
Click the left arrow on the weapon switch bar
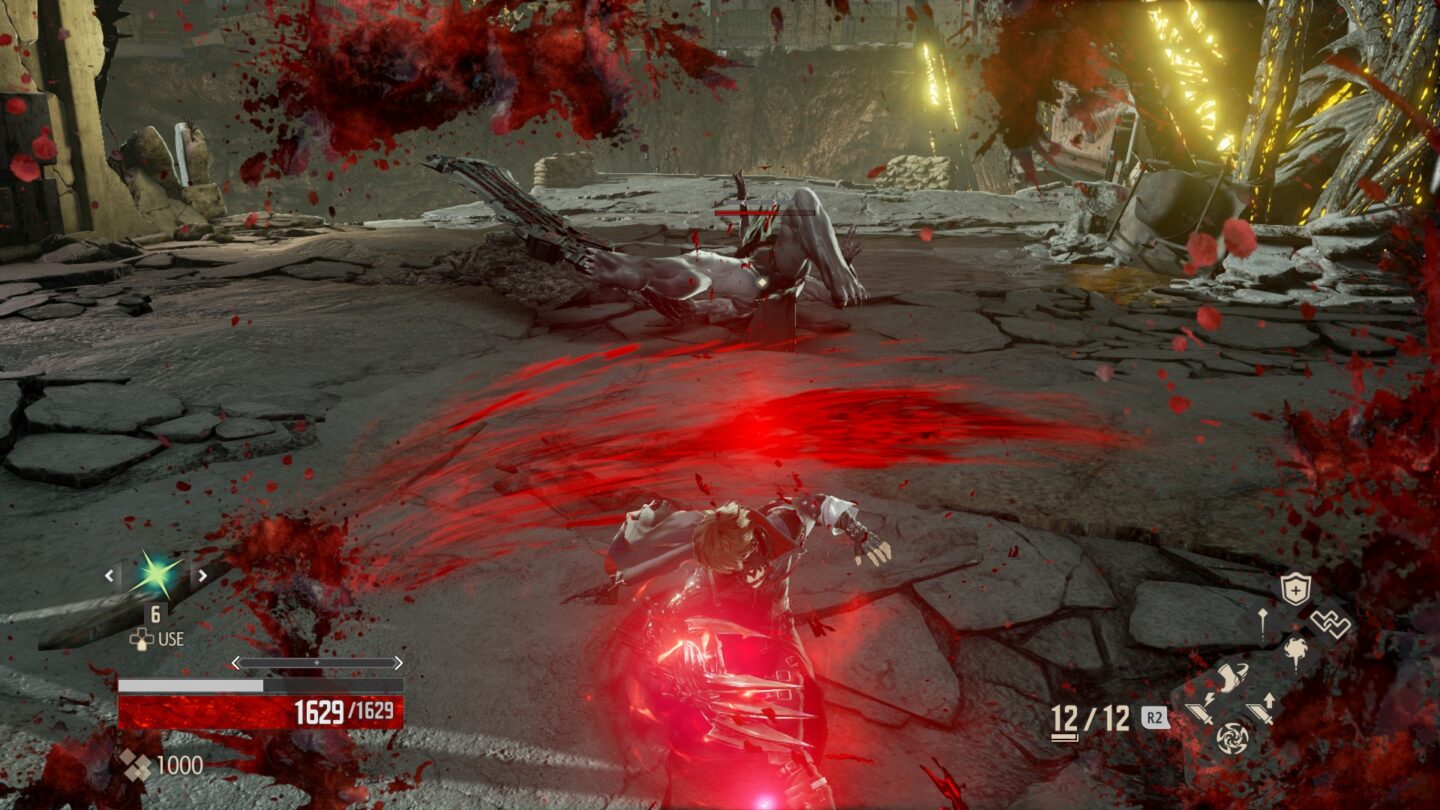pyautogui.click(x=234, y=661)
